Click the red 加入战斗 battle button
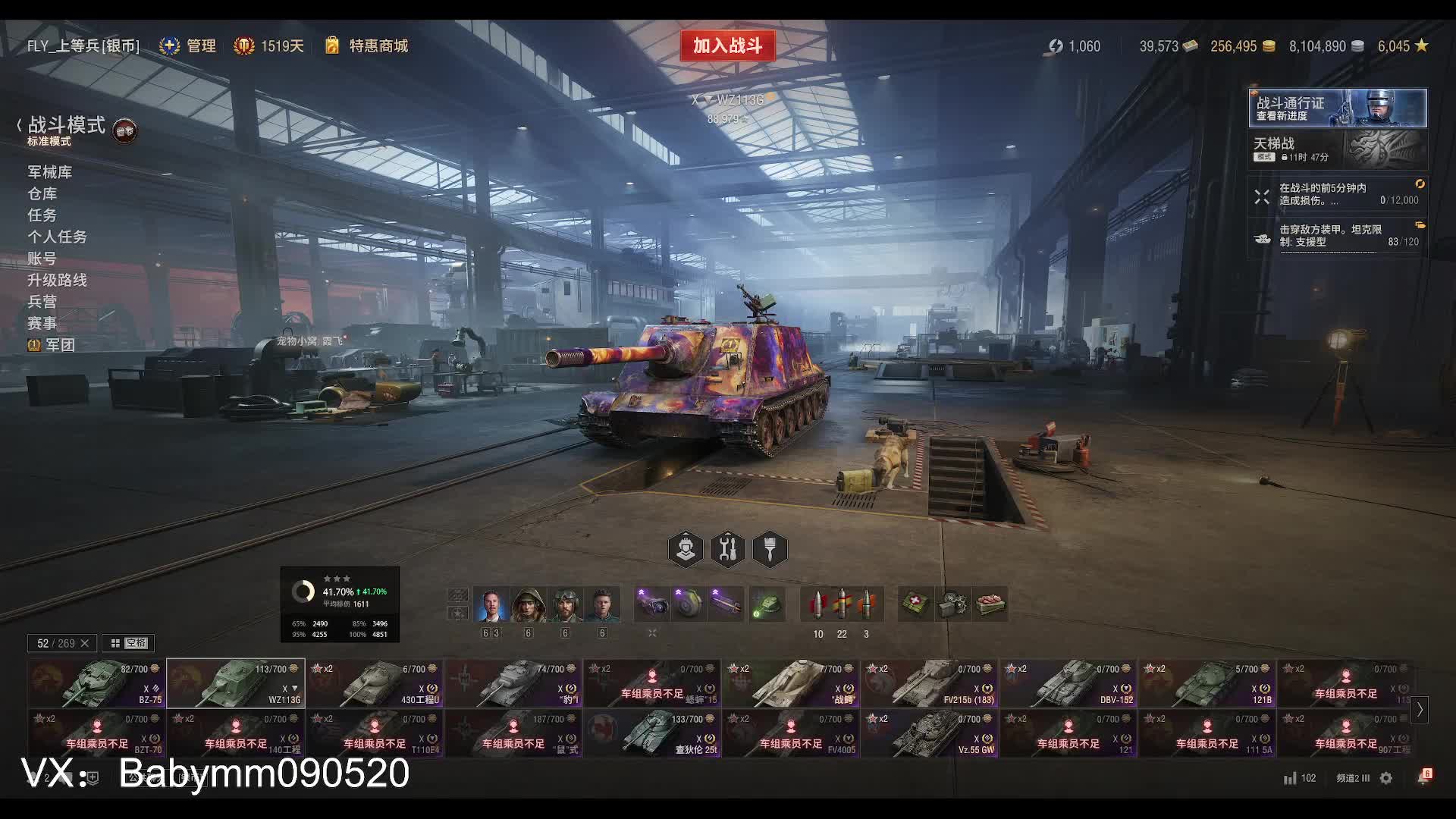1456x819 pixels. pos(727,45)
